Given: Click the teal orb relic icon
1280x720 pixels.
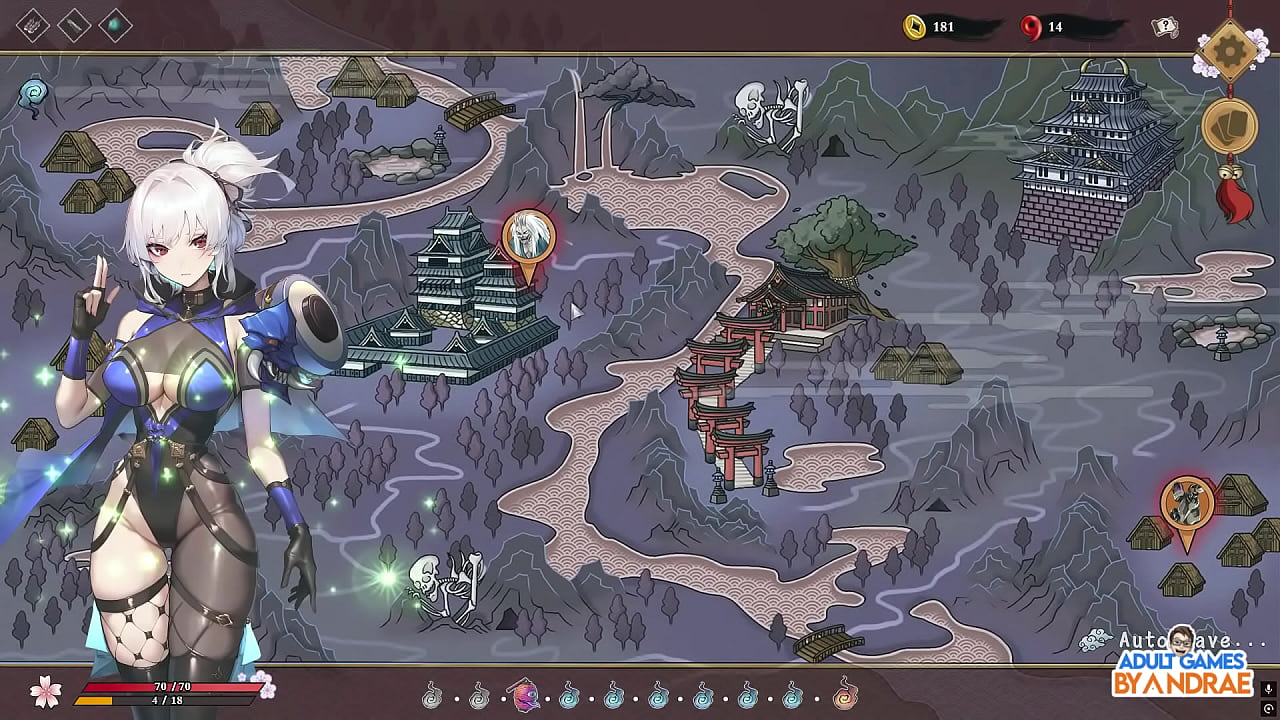Looking at the screenshot, I should pos(115,24).
